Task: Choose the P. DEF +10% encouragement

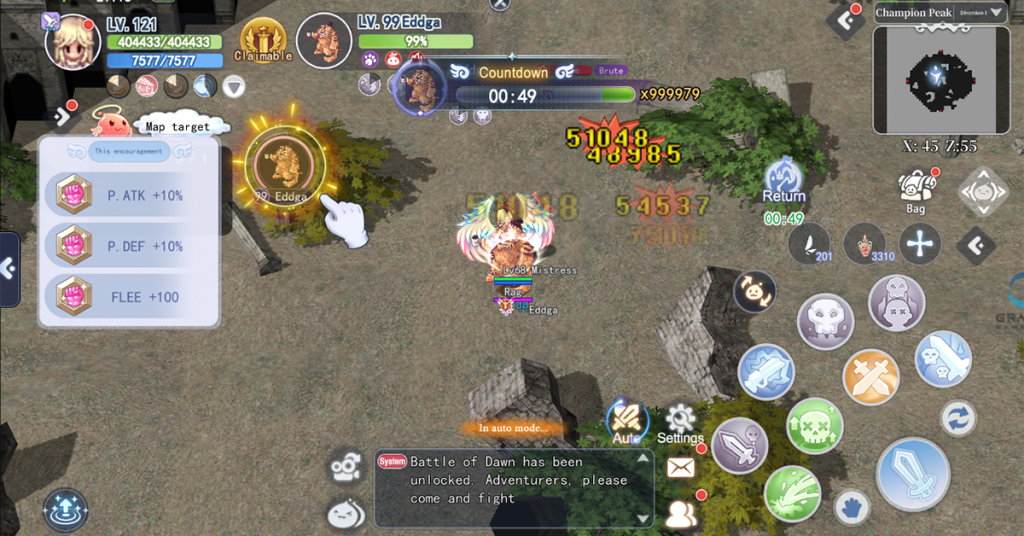Action: 129,246
